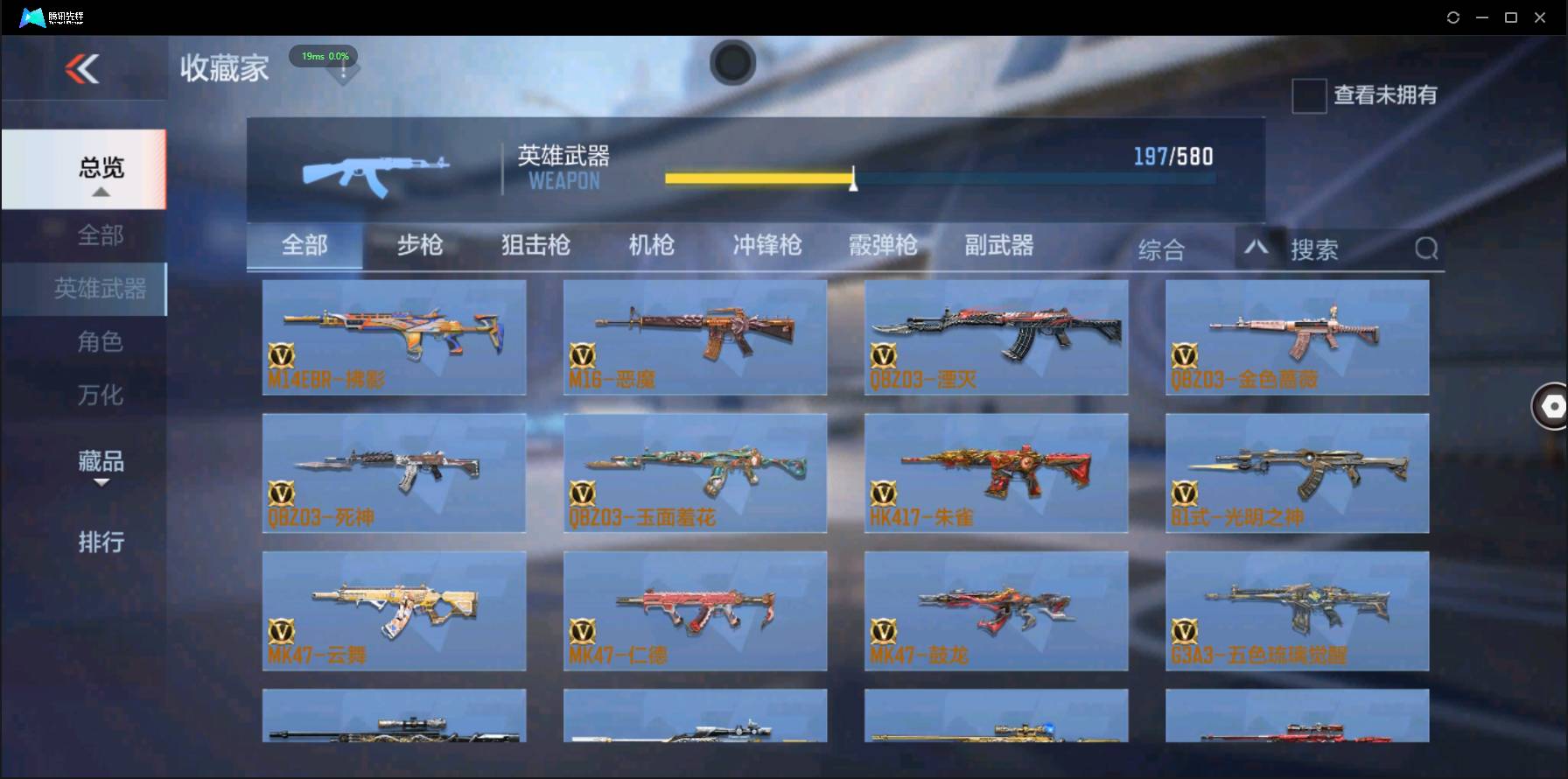The image size is (1568, 779).
Task: Click the refresh icon in the title bar
Action: pyautogui.click(x=1452, y=17)
